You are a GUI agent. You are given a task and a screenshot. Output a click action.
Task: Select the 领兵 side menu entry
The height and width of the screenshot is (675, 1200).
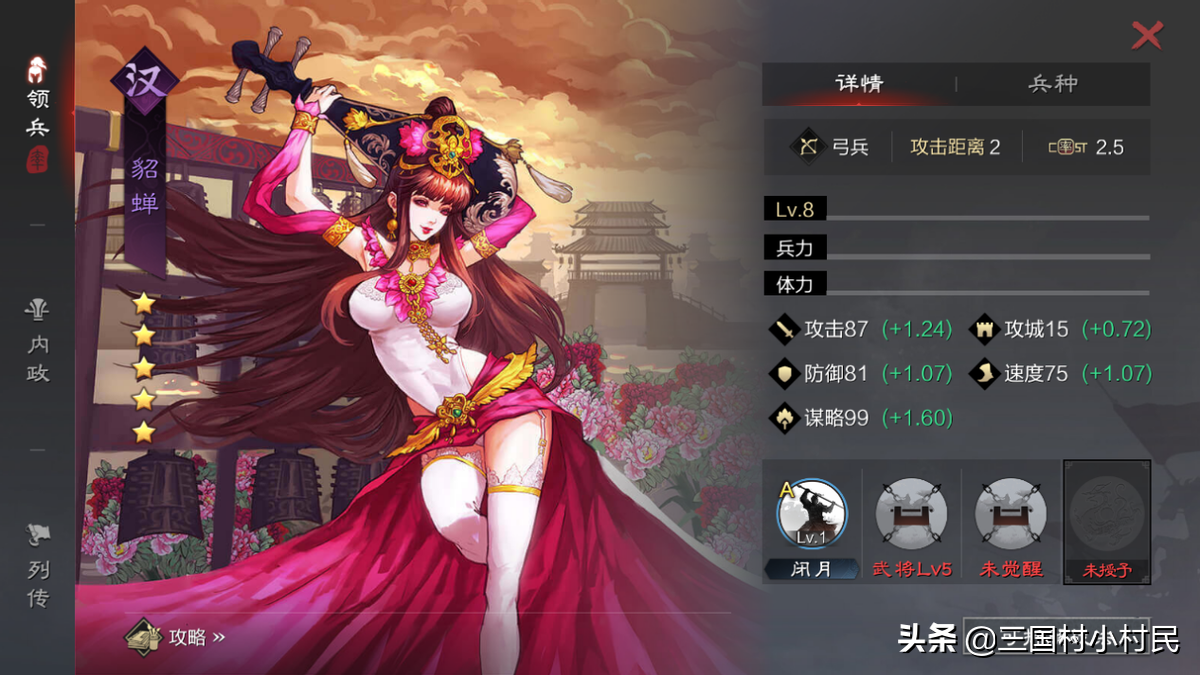pyautogui.click(x=38, y=112)
